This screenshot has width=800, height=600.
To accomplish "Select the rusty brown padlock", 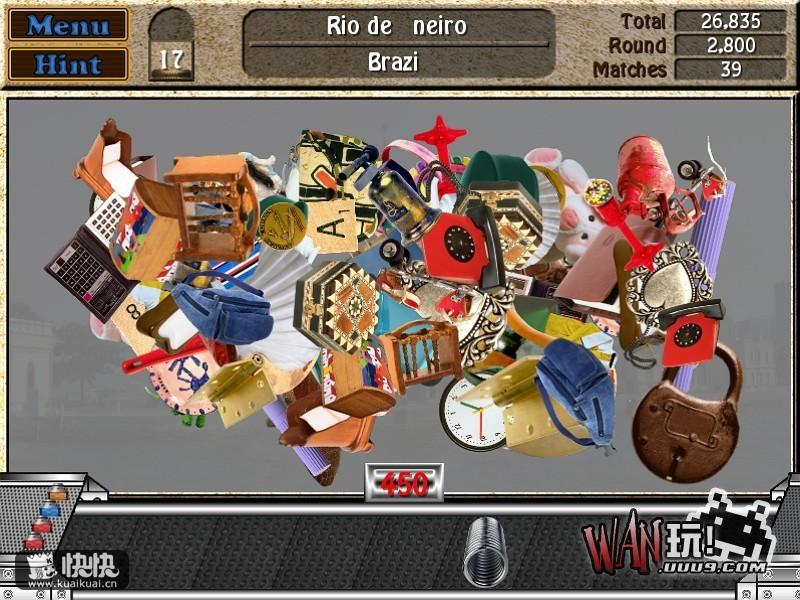I will click(x=686, y=414).
